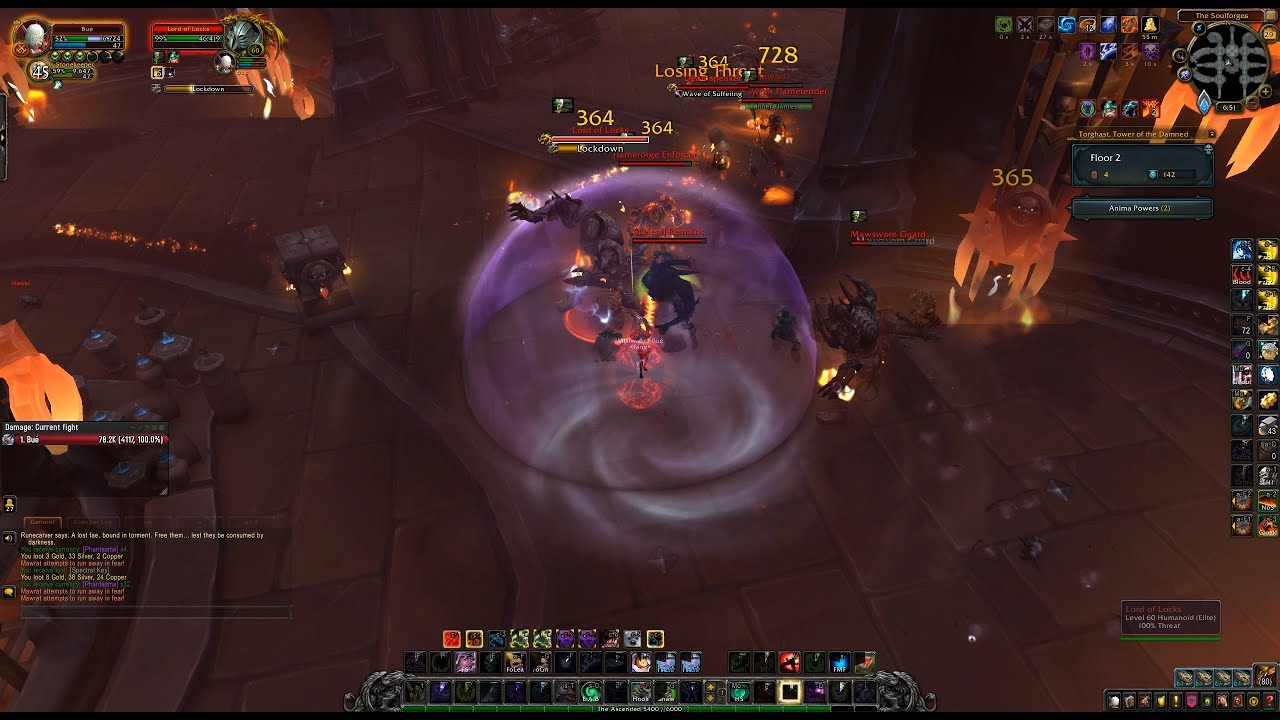Switch to the Combat Log tab
The image size is (1280, 720).
pyautogui.click(x=93, y=522)
